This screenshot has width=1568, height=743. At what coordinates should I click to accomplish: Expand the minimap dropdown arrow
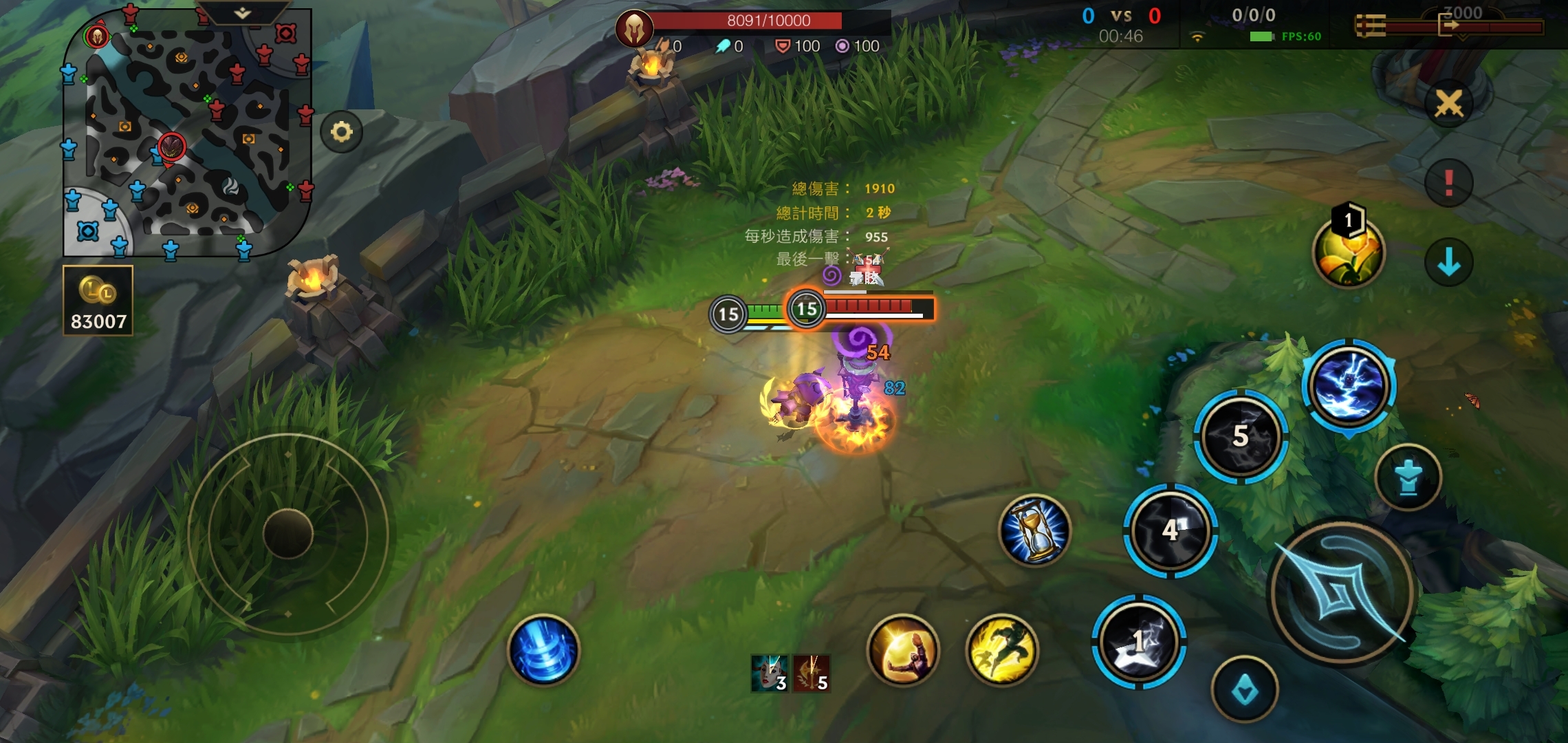(242, 13)
